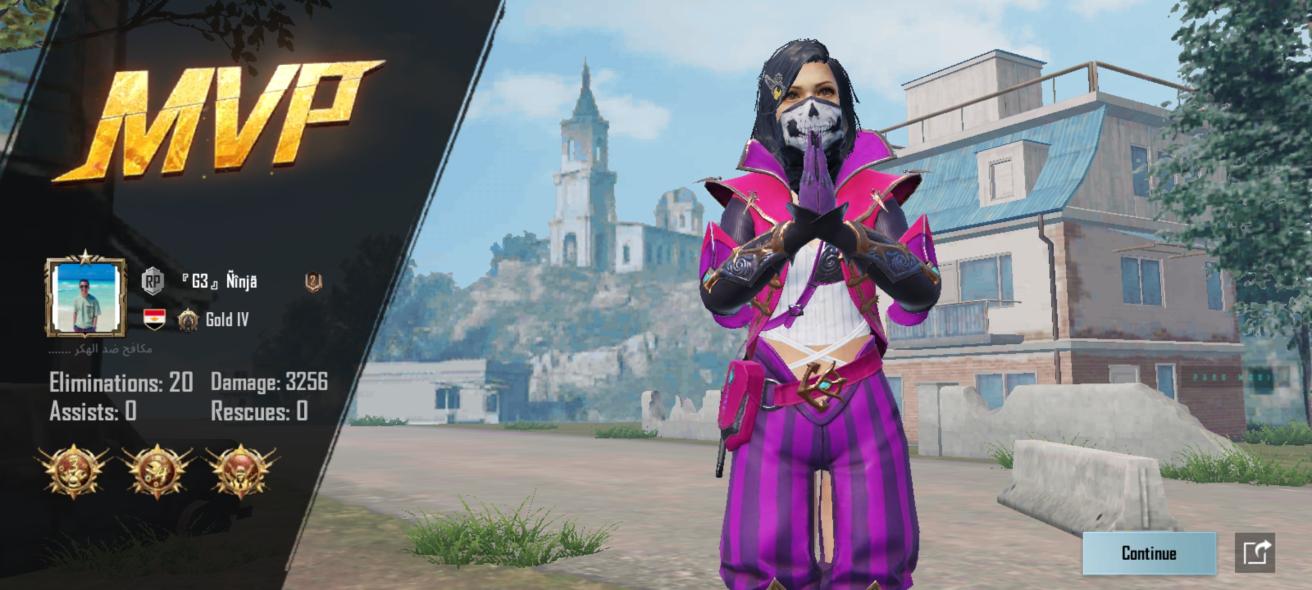1312x590 pixels.
Task: Click the Continue button
Action: tap(1149, 553)
